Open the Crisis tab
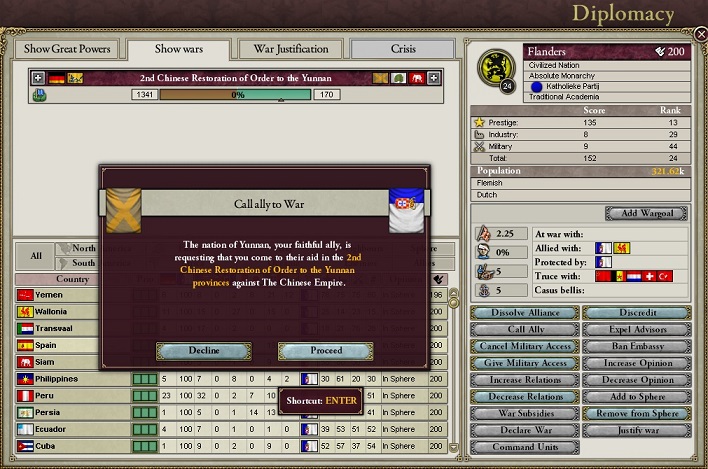The width and height of the screenshot is (708, 469). [x=403, y=49]
